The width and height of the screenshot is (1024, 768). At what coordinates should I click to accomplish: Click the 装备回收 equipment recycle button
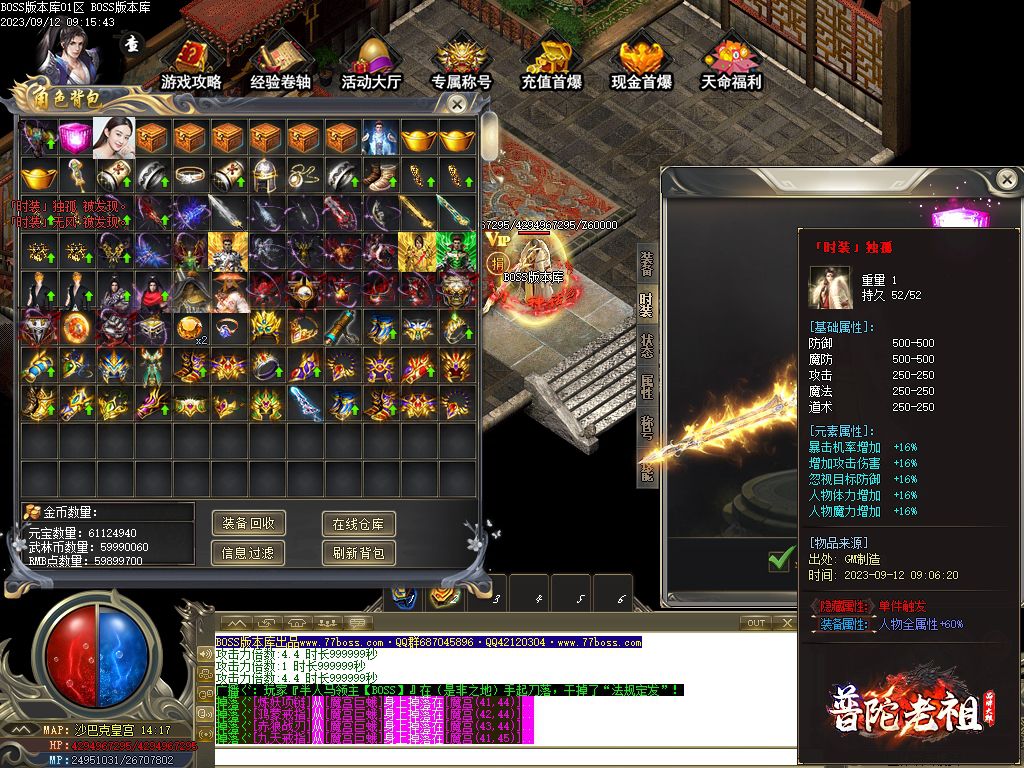(x=248, y=523)
